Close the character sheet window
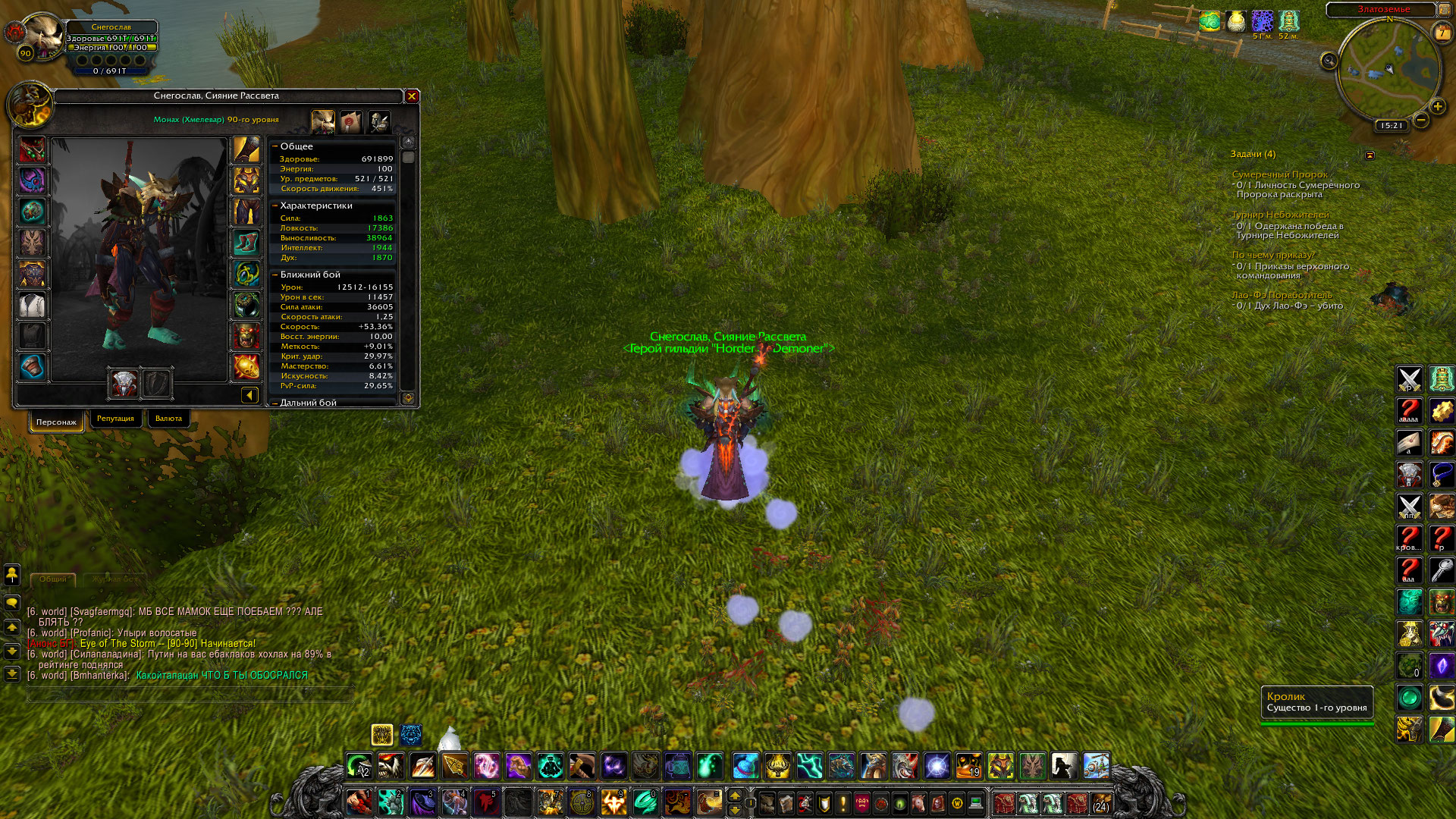Viewport: 1456px width, 819px height. pos(412,96)
